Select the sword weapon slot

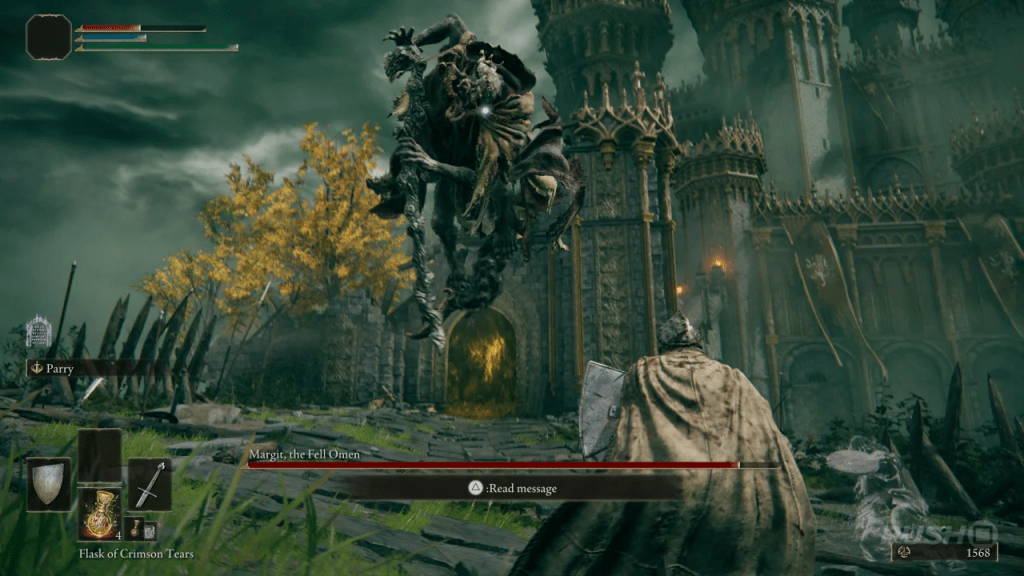tap(149, 484)
